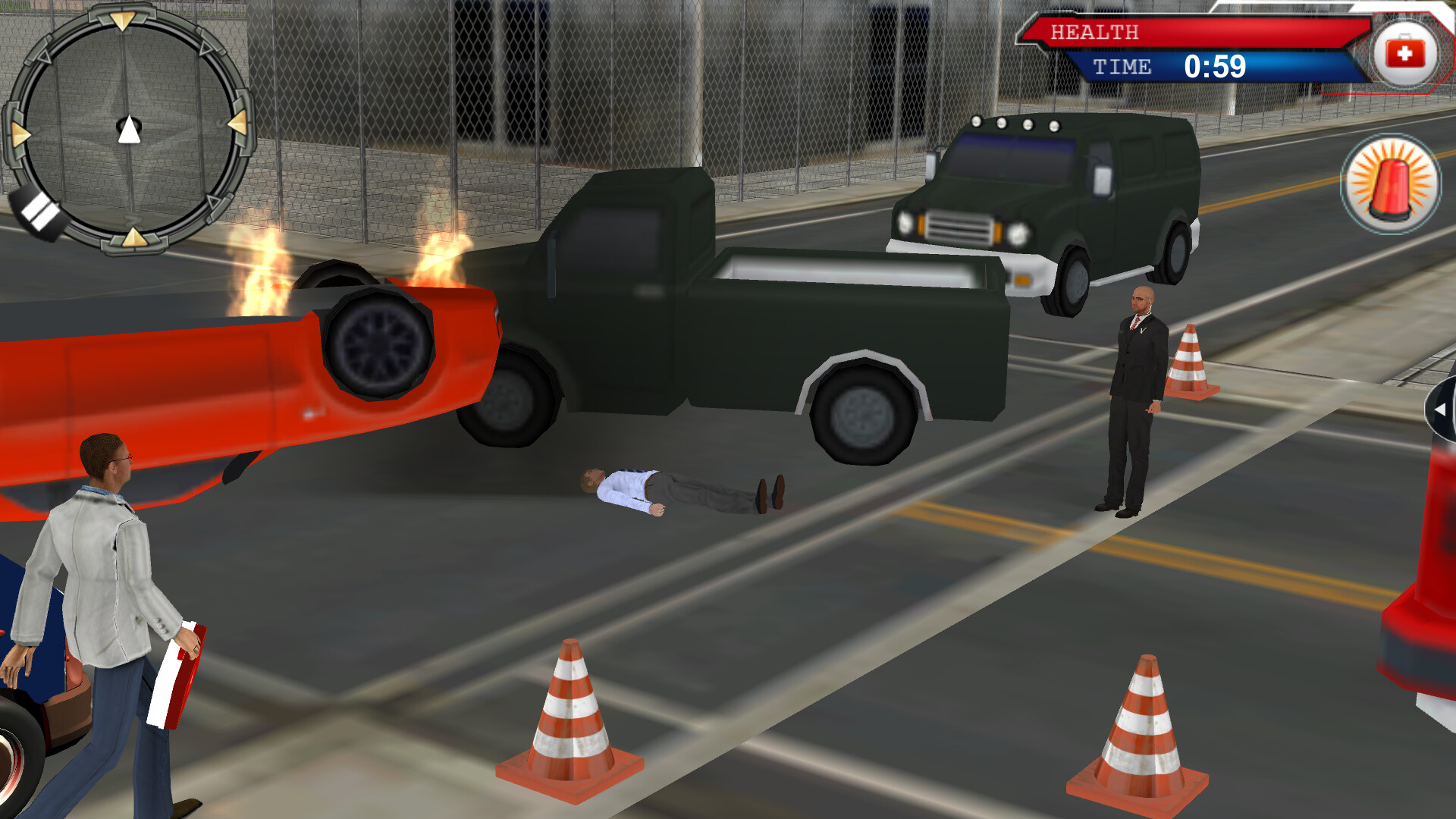Screen dimensions: 1456x819
Task: Tap the north triangle marker on the compass
Action: tap(123, 19)
